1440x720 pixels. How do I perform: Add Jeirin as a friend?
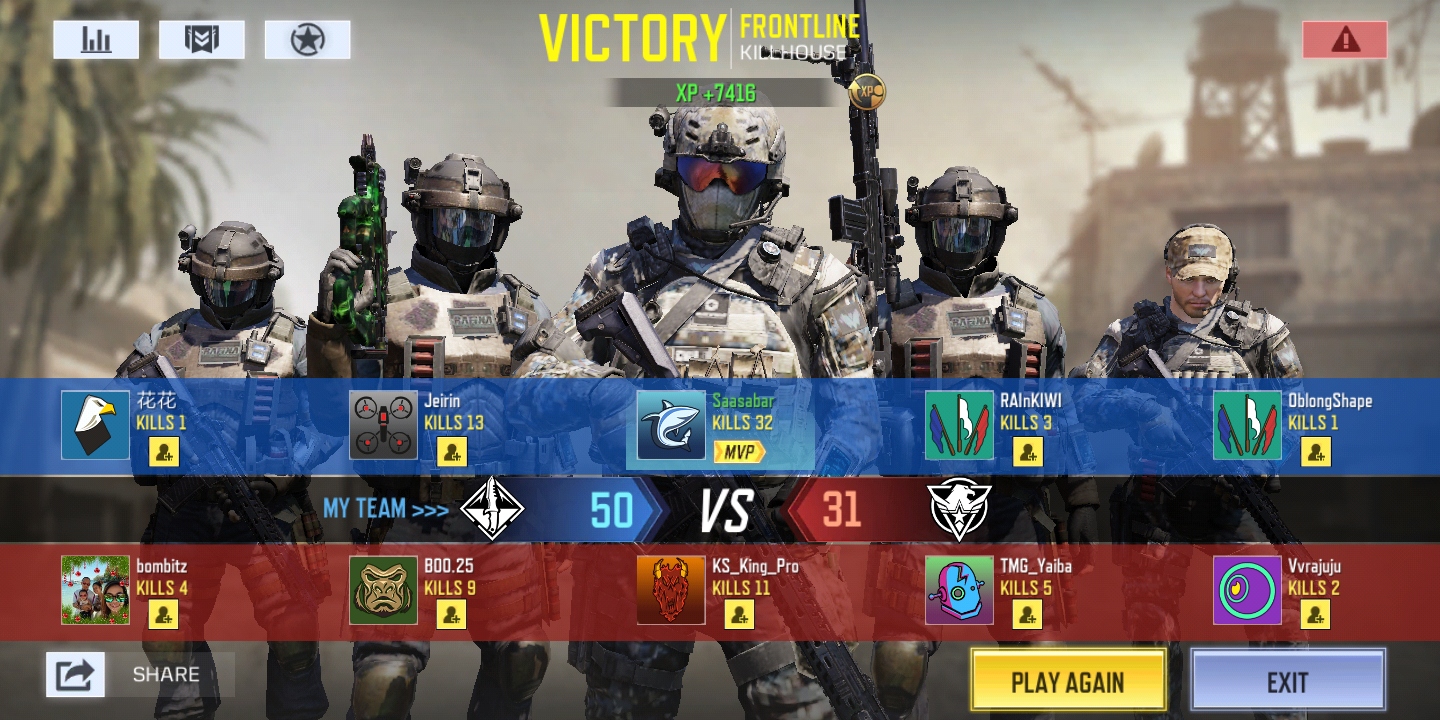tap(452, 452)
